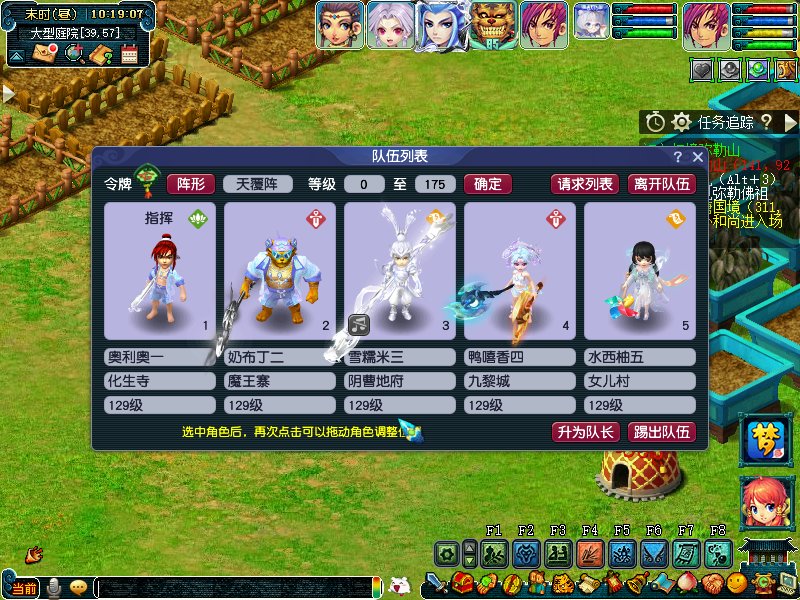800x600 pixels.
Task: Close the 任务追踪 quest tracker panel
Action: (791, 122)
